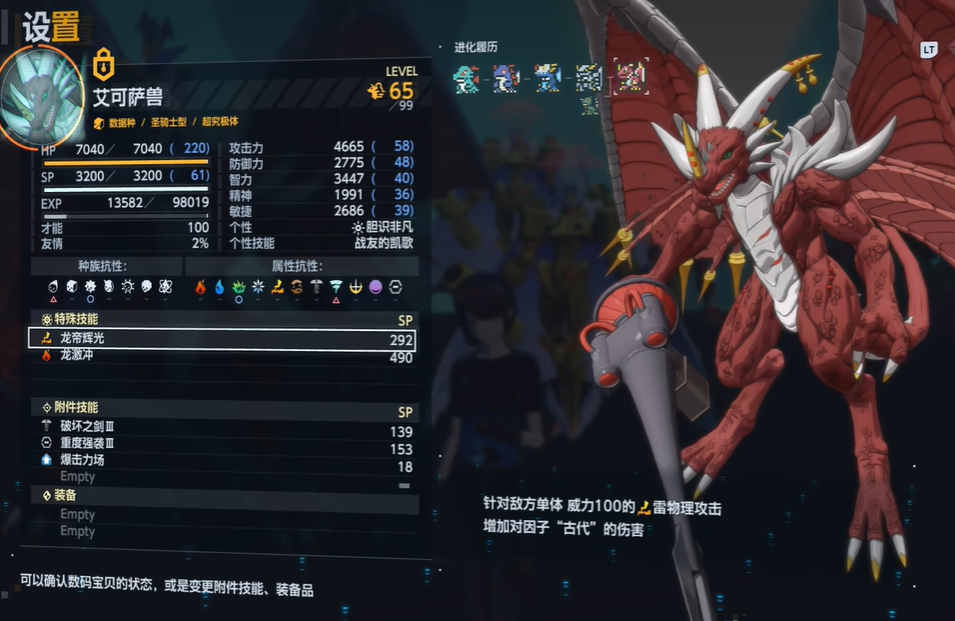Click the fire attribute resistance icon
The height and width of the screenshot is (621, 955).
[200, 288]
